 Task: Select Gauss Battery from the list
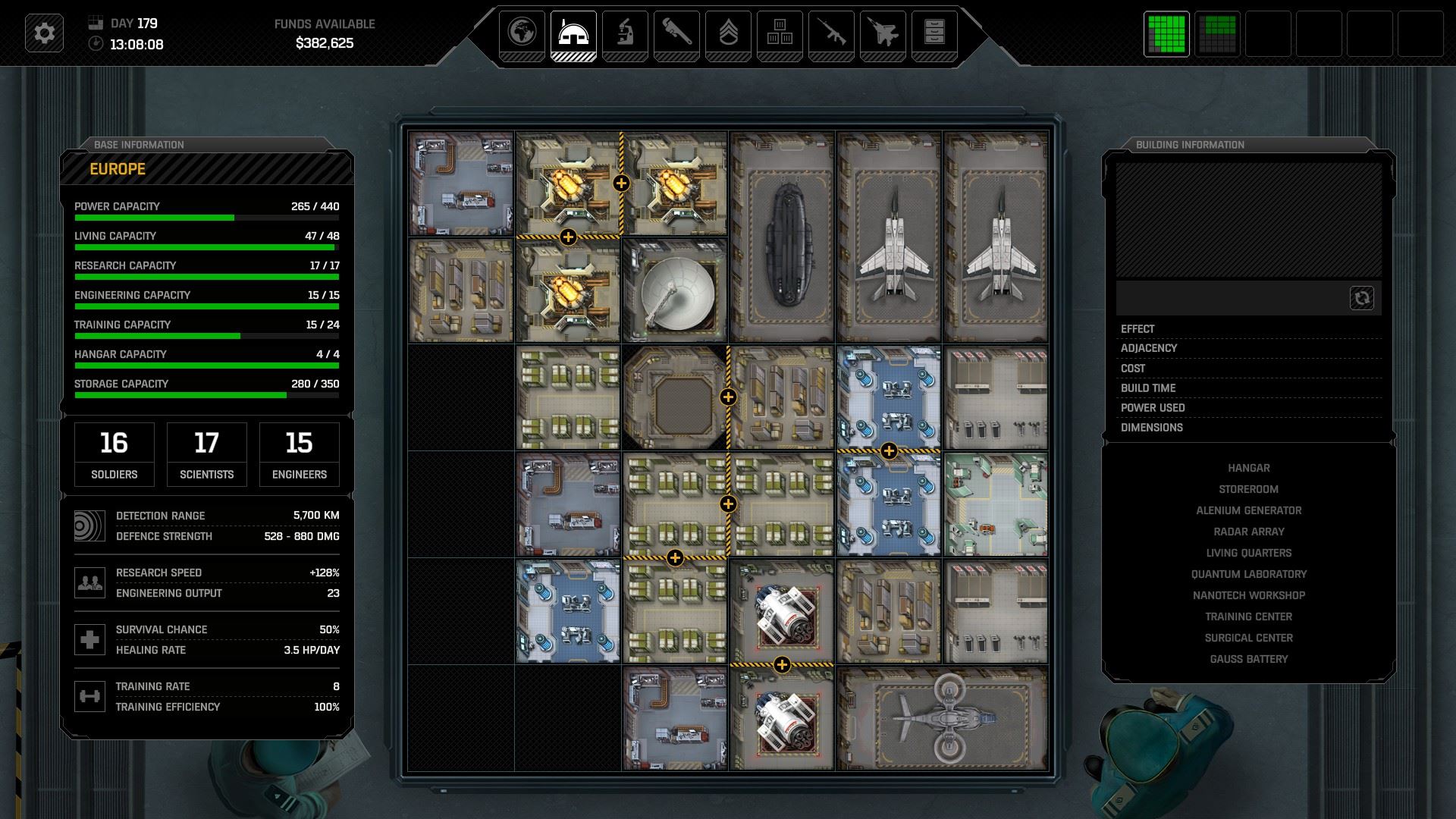pyautogui.click(x=1248, y=659)
